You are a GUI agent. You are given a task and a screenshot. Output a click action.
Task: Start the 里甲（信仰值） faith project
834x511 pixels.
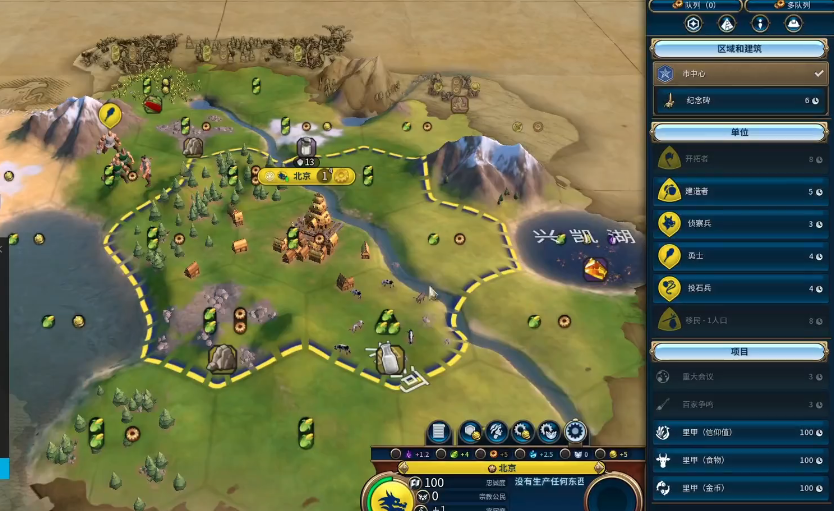point(740,433)
